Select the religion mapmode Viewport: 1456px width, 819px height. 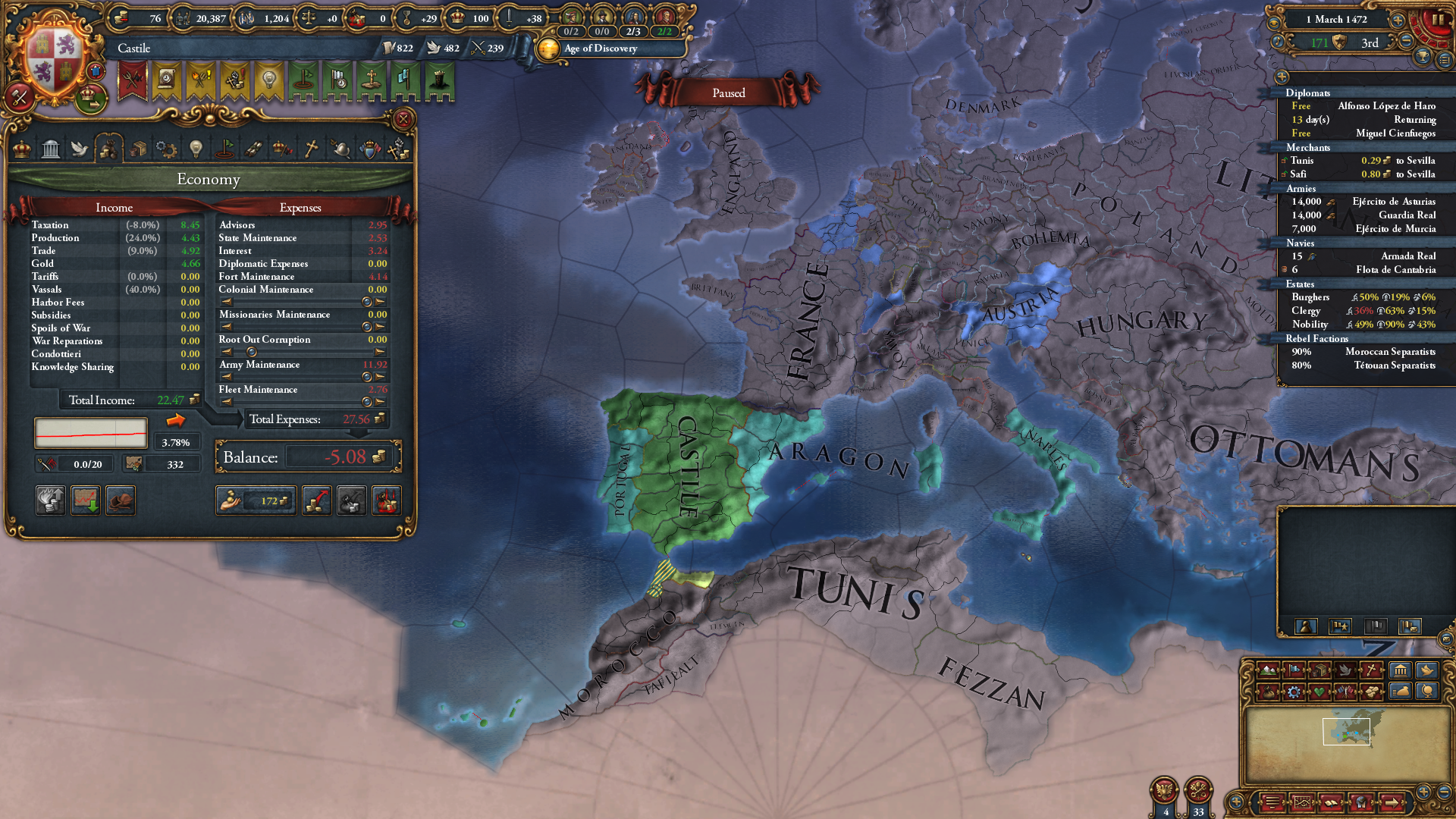click(x=1370, y=670)
